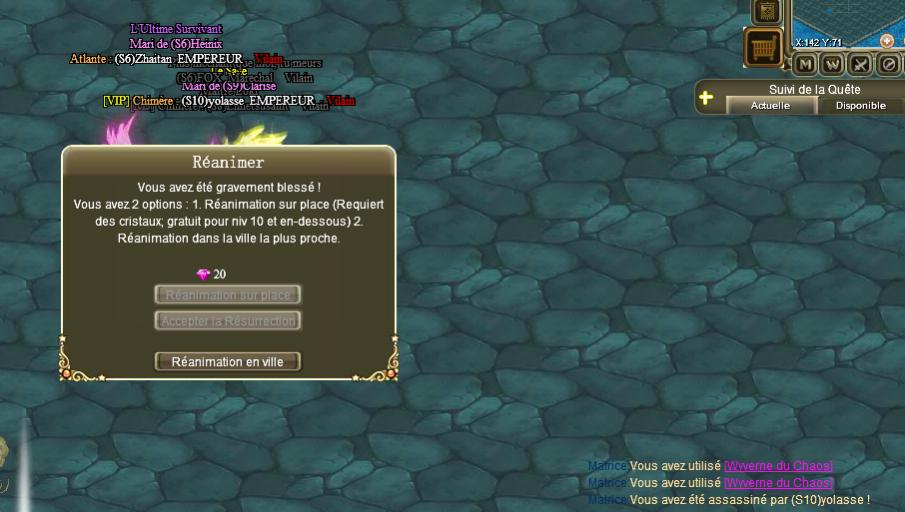Choose Réanimation en ville
Image resolution: width=905 pixels, height=512 pixels.
pyautogui.click(x=227, y=362)
